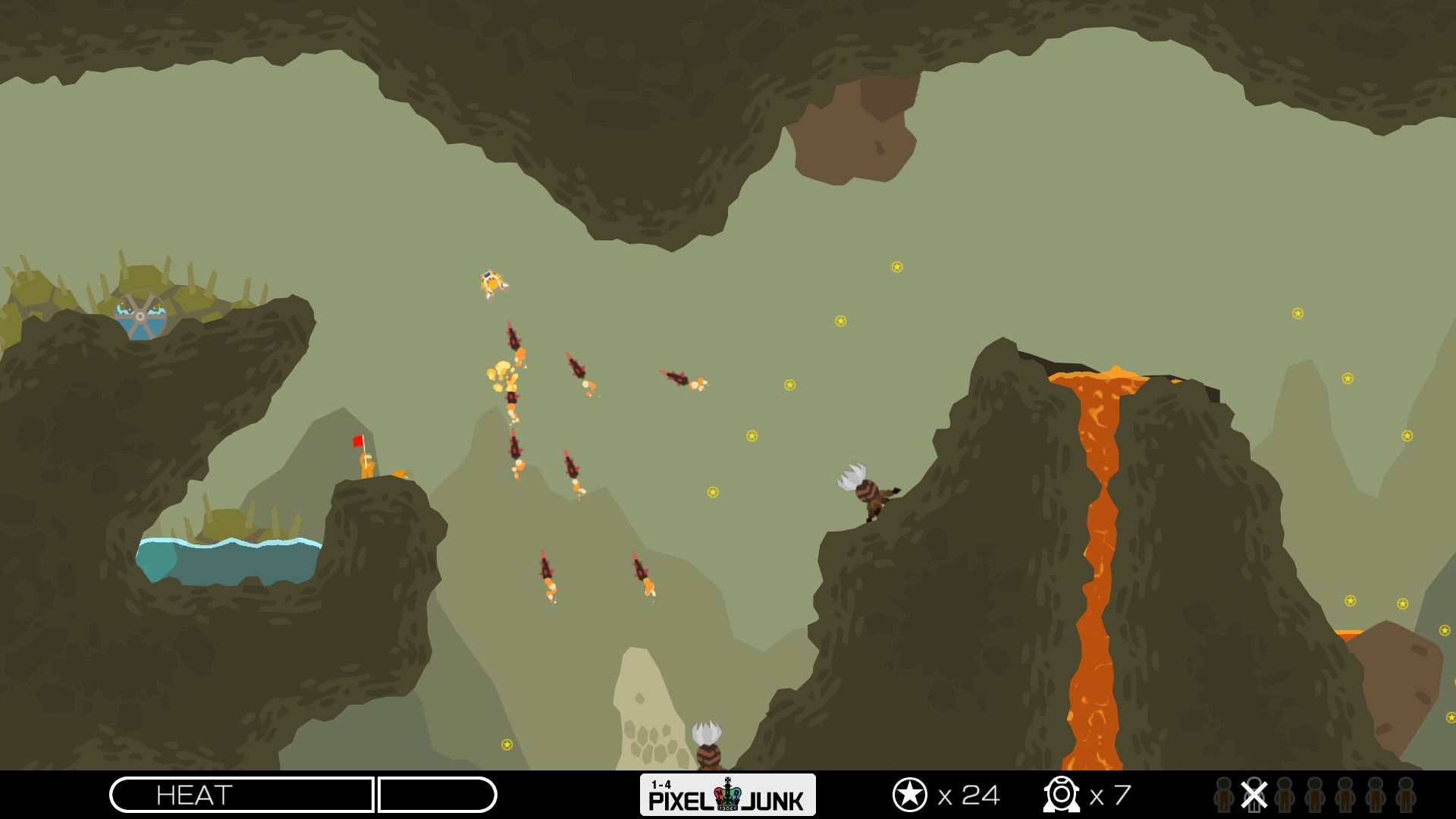Click the ship lives icon
Image resolution: width=1456 pixels, height=819 pixels.
(1060, 795)
